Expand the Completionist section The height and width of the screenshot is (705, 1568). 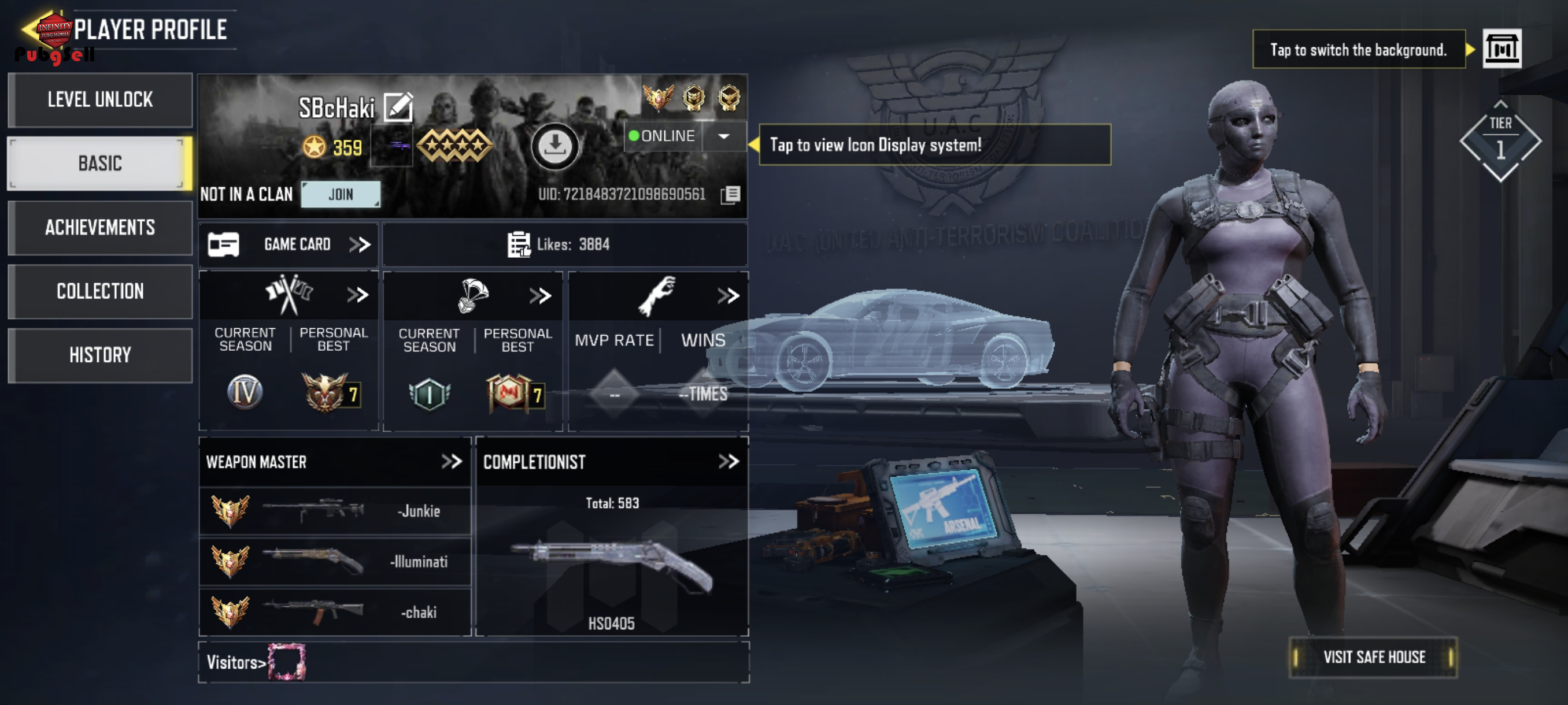coord(728,462)
